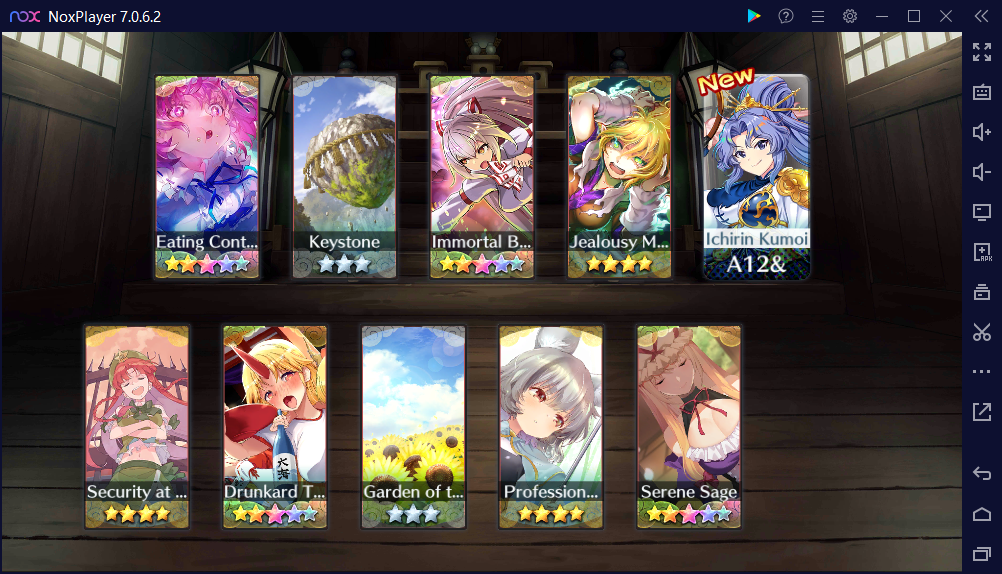Pick the Immortal B... story card

tap(482, 176)
